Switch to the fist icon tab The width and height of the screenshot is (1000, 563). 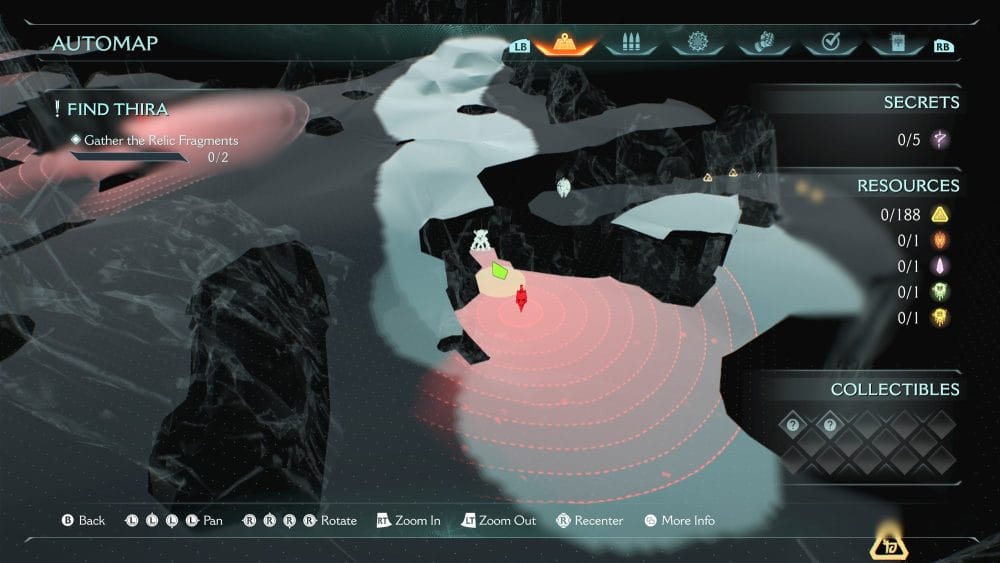click(762, 44)
